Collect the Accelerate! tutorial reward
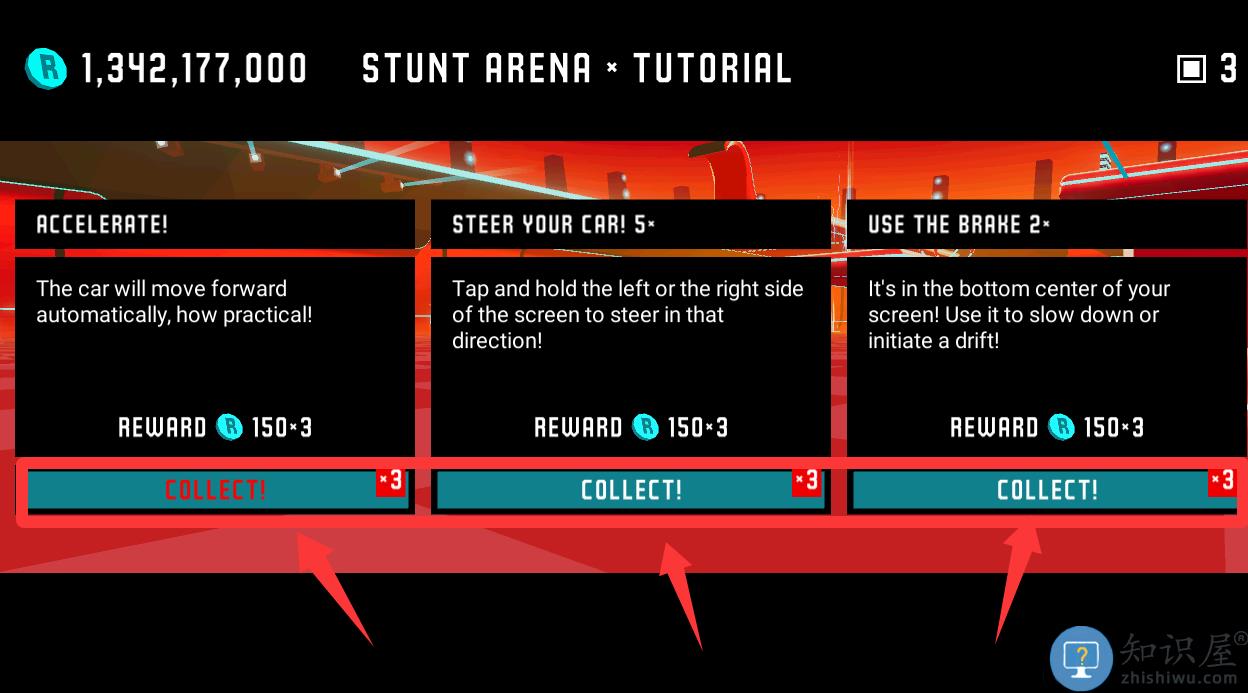This screenshot has height=693, width=1248. click(216, 490)
